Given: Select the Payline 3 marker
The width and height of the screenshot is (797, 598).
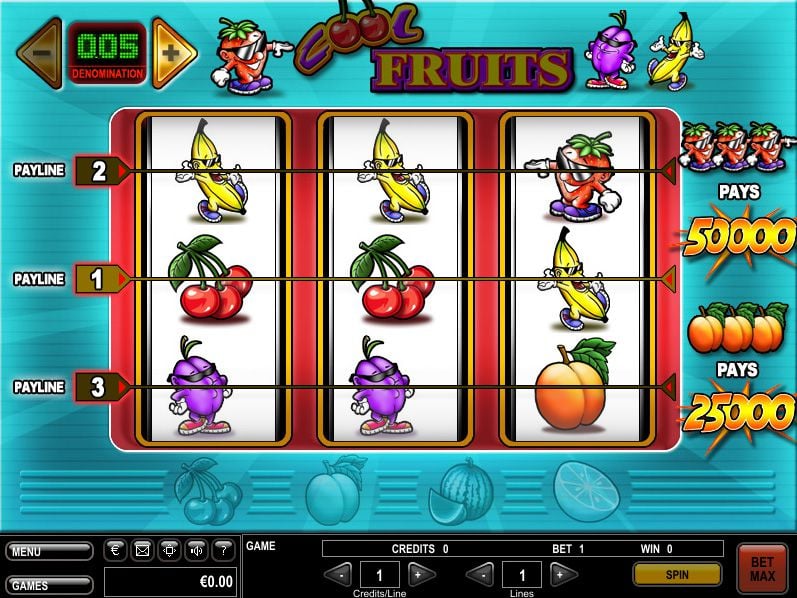Looking at the screenshot, I should (99, 387).
